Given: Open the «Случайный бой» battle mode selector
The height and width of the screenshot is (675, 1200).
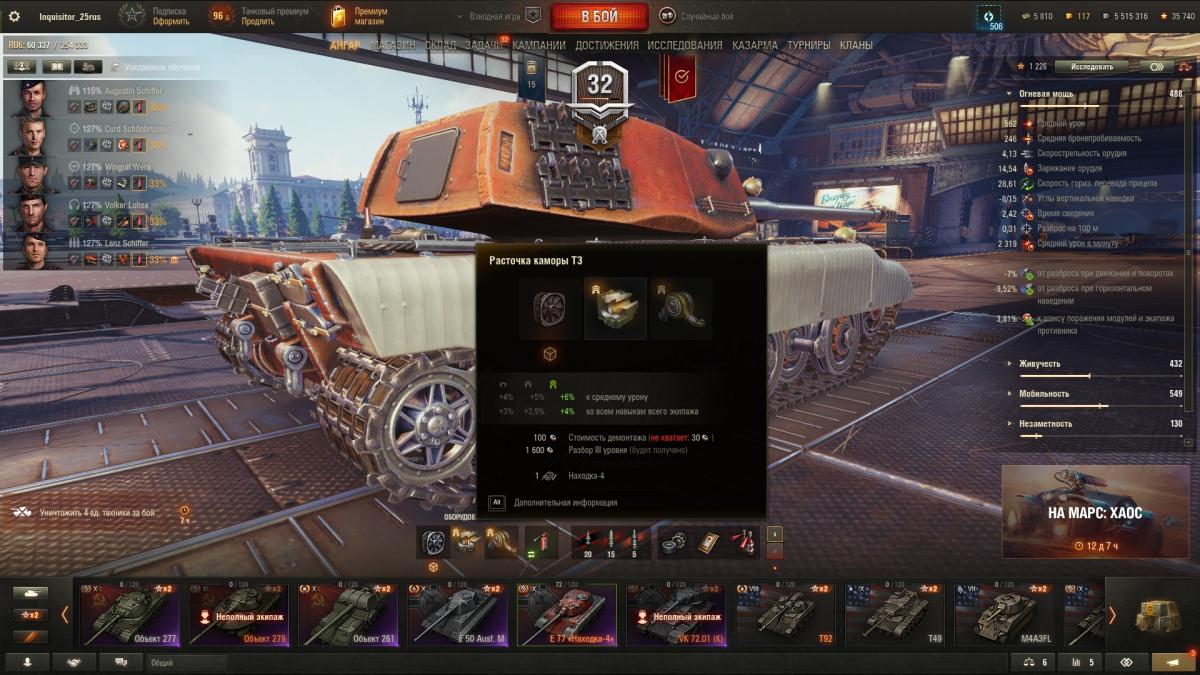Looking at the screenshot, I should (x=698, y=17).
